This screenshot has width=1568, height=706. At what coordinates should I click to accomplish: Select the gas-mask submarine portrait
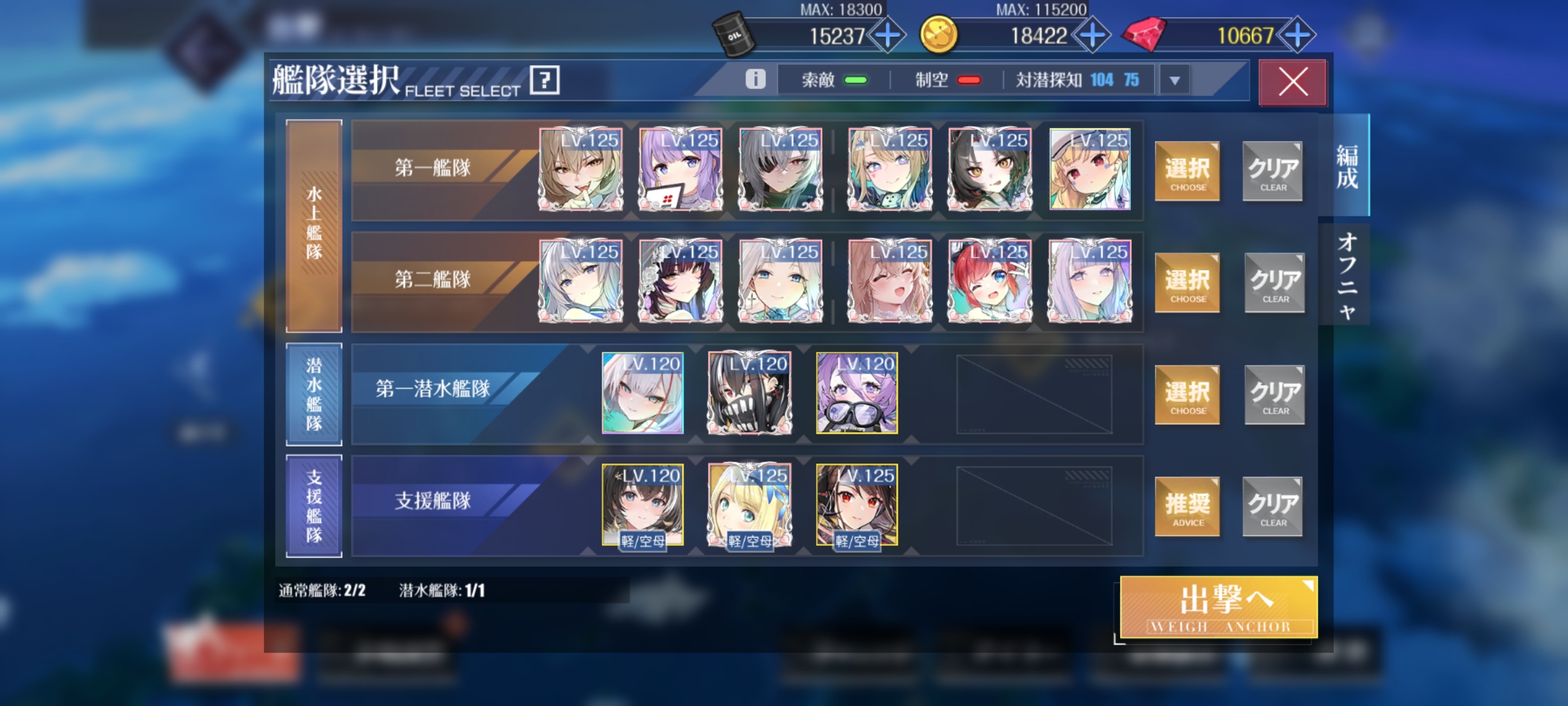pos(749,393)
